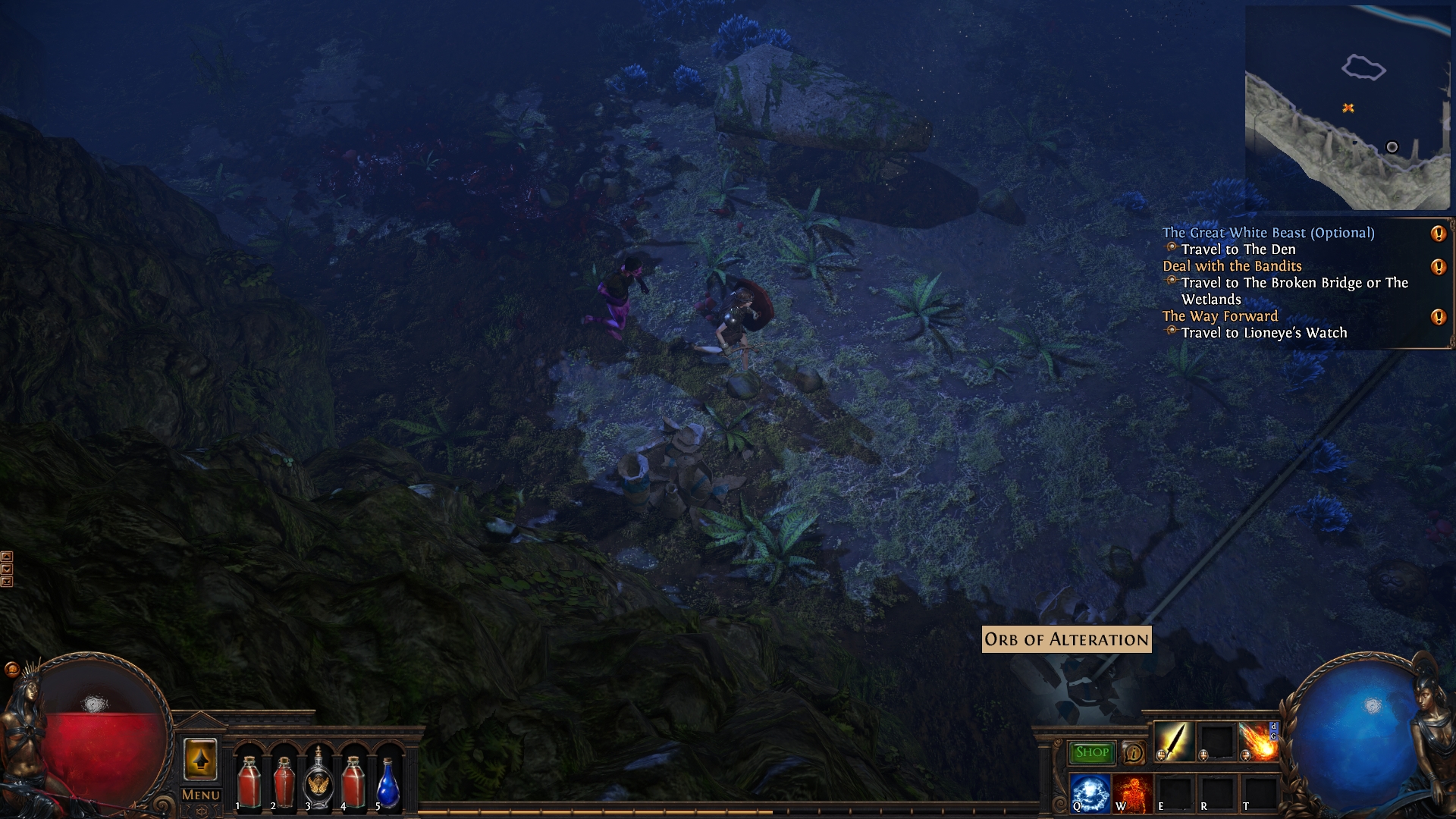Select the fireball skill icon
The height and width of the screenshot is (819, 1456).
point(1257,741)
